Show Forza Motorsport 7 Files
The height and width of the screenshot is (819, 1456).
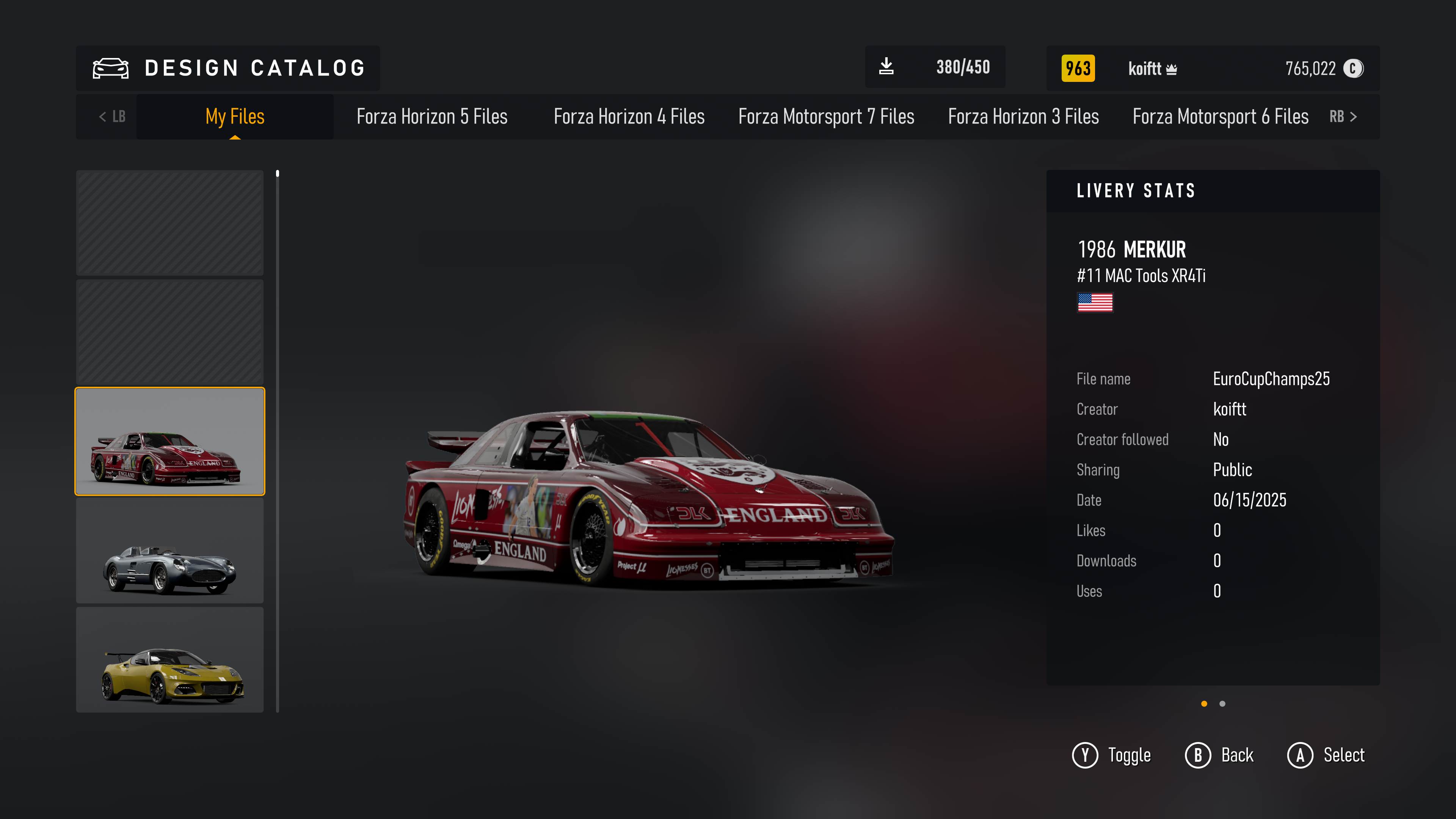tap(826, 116)
